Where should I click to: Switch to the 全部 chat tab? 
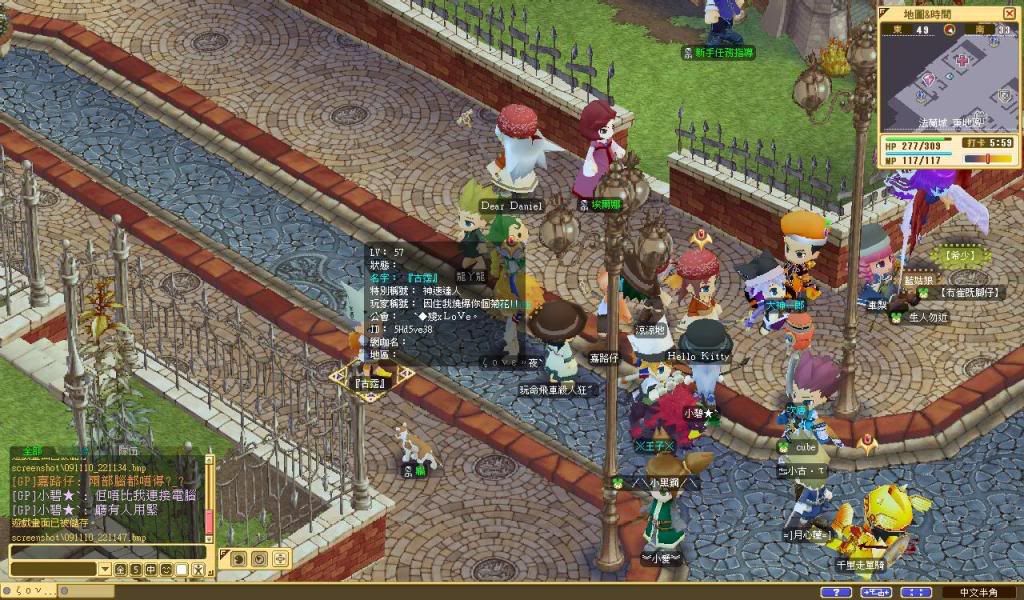tap(34, 452)
